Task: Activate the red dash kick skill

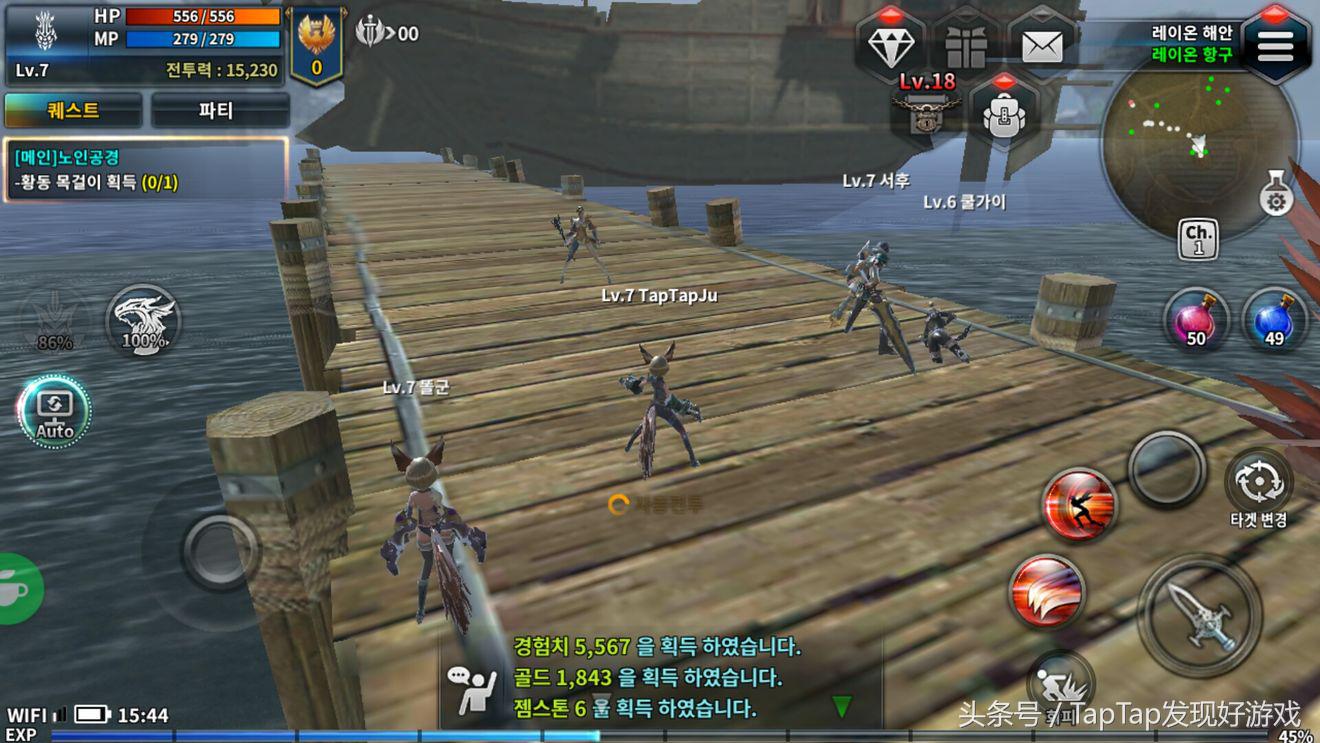Action: click(x=1079, y=505)
